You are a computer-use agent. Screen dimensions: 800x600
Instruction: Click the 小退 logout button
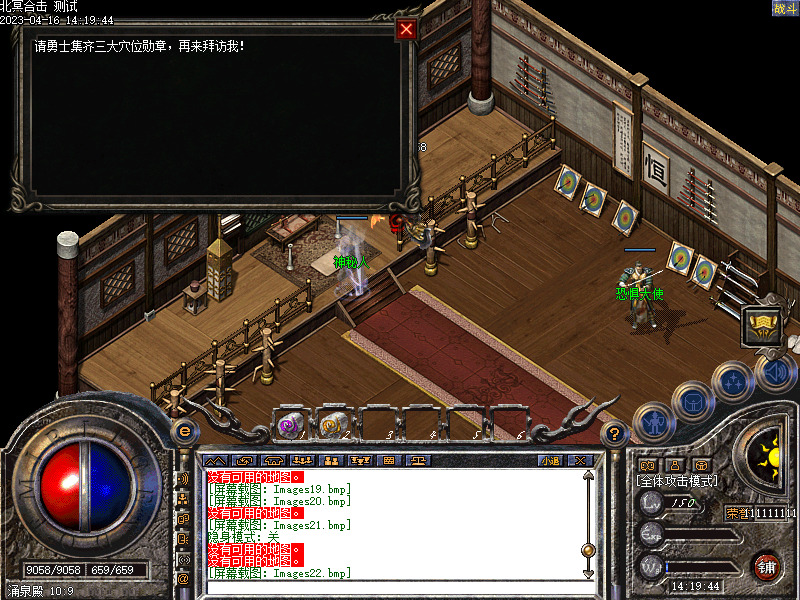click(549, 461)
